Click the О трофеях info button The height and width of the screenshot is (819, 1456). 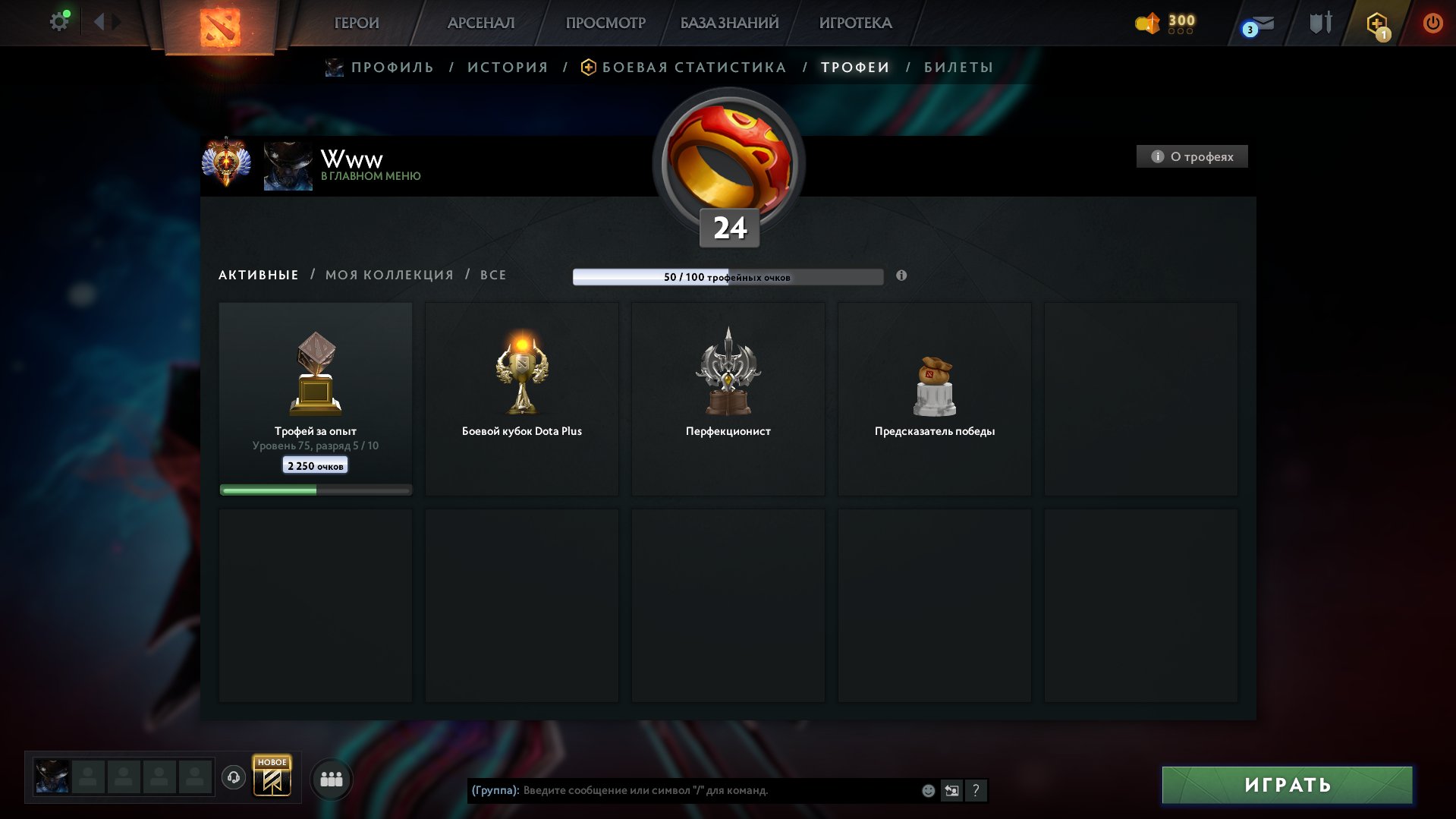(1192, 156)
